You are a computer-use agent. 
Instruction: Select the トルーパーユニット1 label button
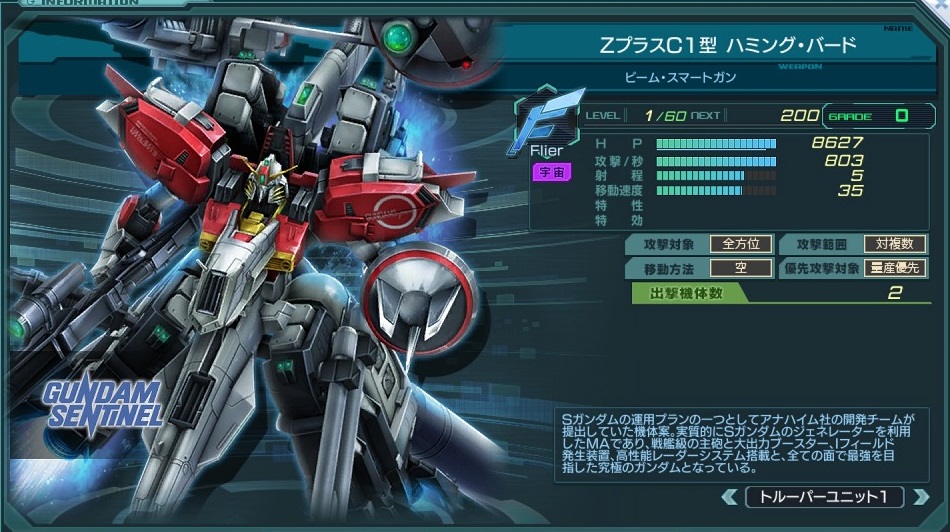coord(824,497)
